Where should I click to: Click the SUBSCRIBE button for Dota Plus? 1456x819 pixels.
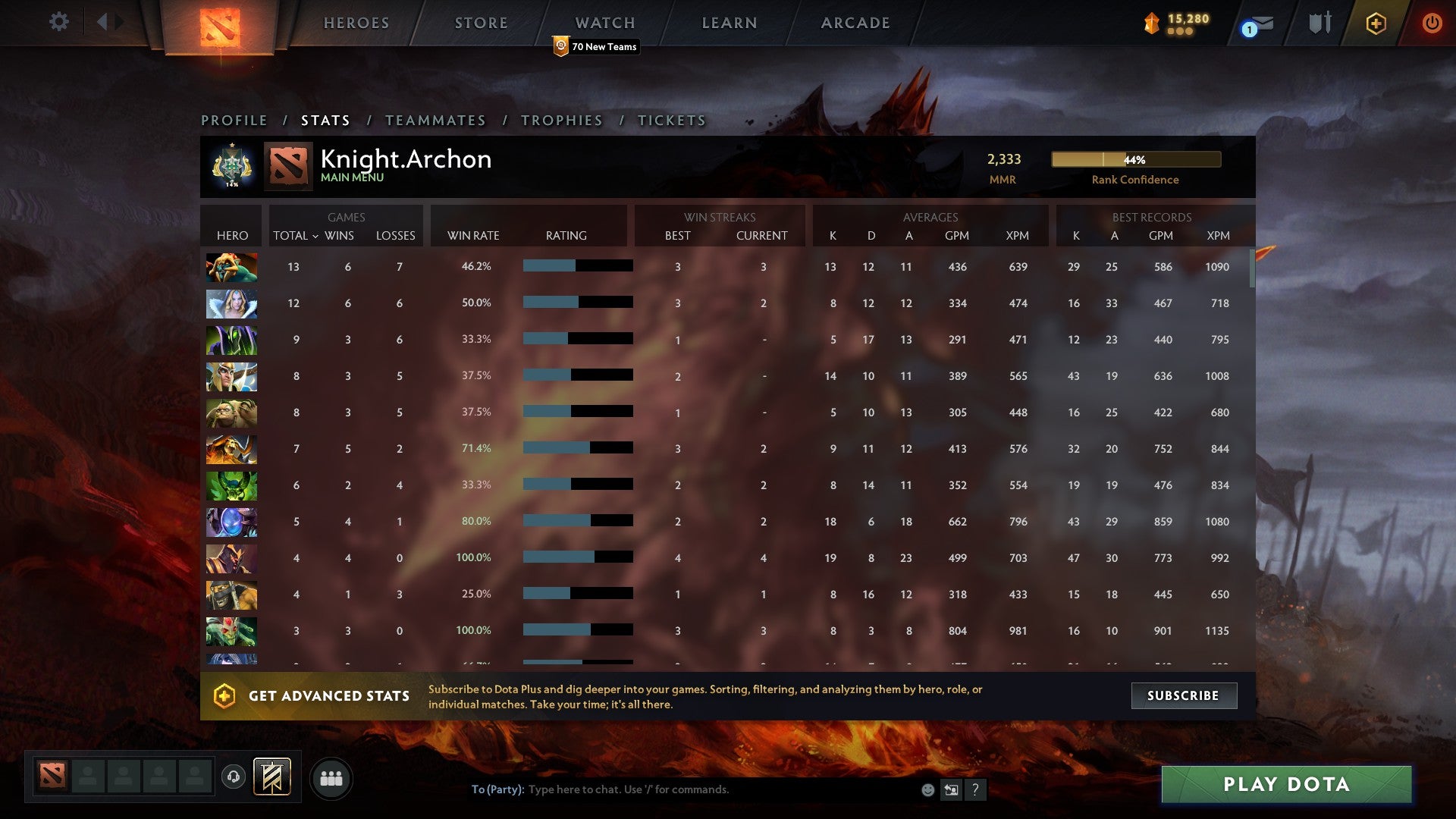pyautogui.click(x=1184, y=695)
